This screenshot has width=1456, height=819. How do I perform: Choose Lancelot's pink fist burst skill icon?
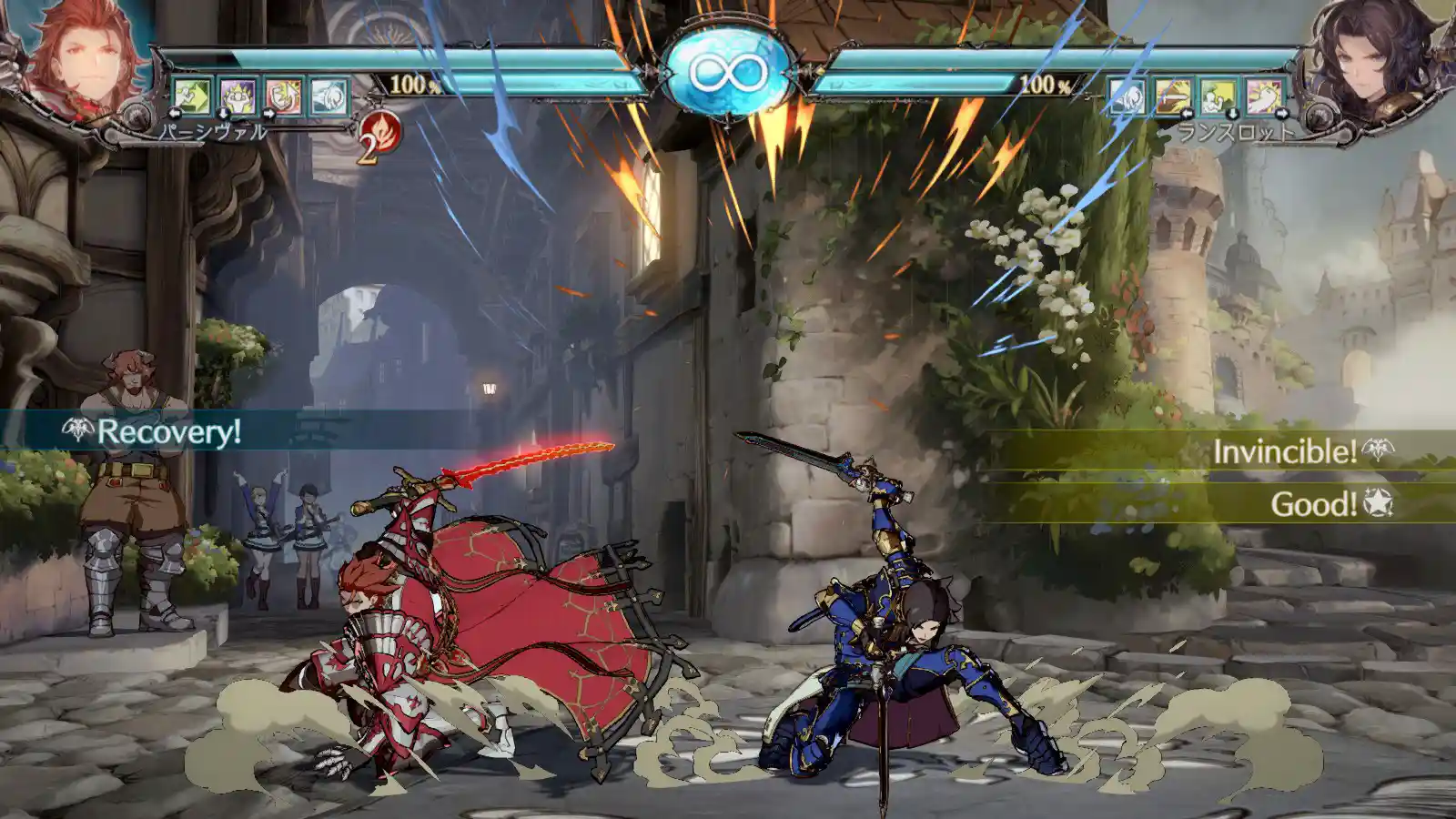coord(1264,96)
